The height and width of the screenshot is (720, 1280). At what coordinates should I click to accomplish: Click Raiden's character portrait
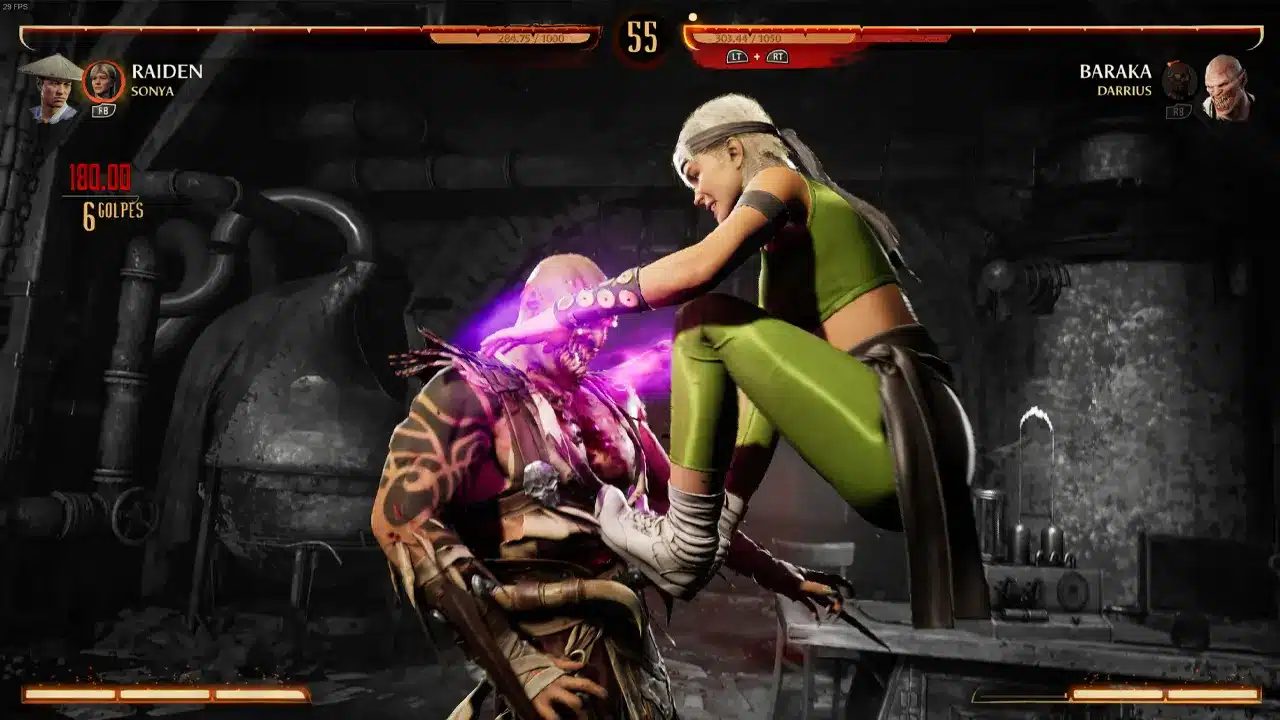51,86
